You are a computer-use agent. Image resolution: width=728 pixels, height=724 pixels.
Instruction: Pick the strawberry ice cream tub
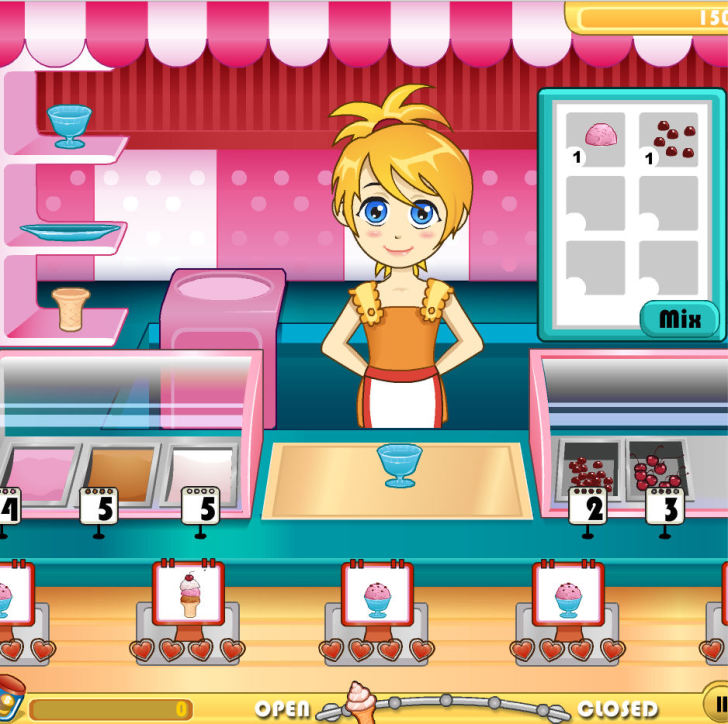tap(40, 471)
